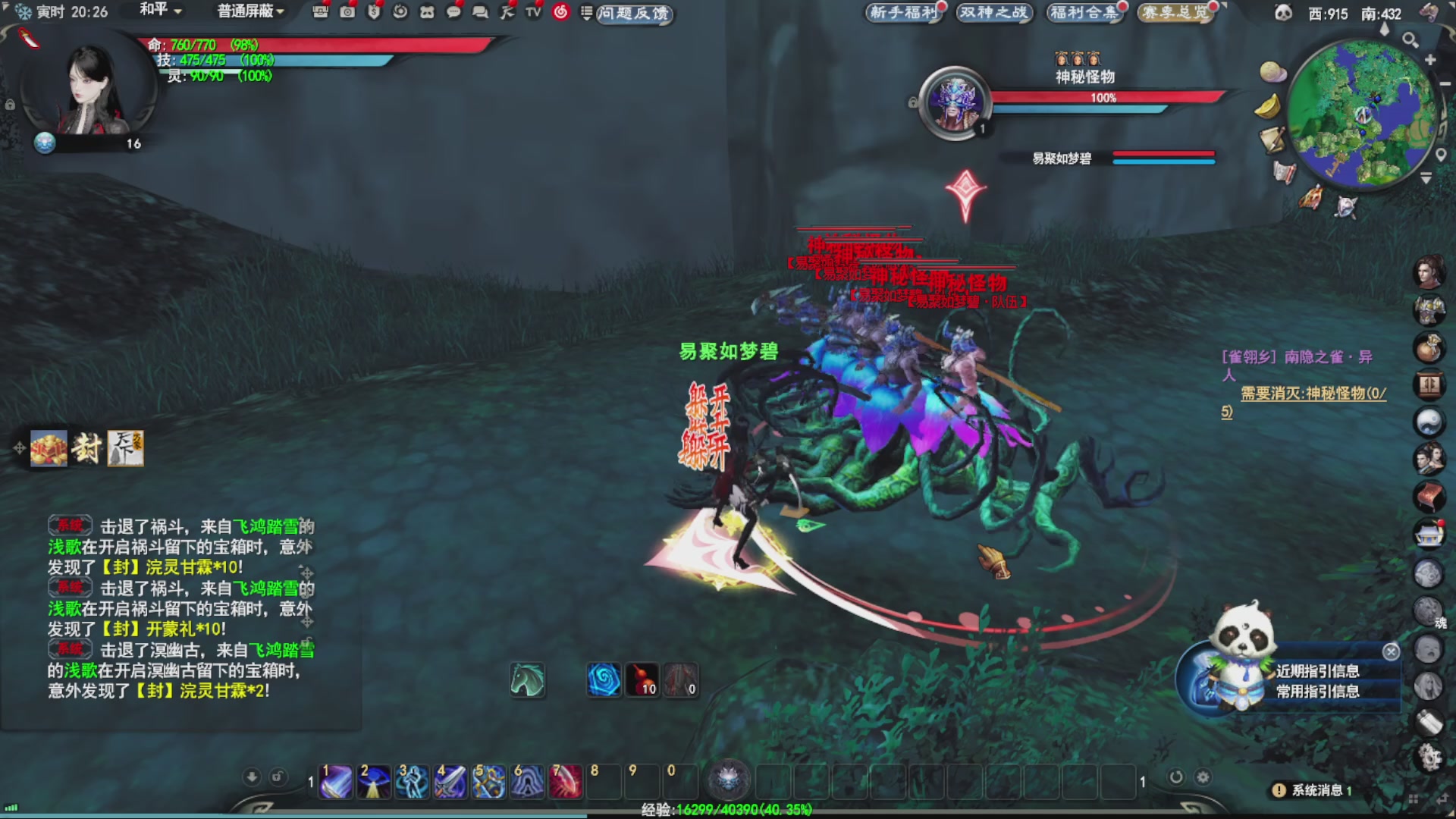
Task: Take a screenshot with the camera icon
Action: (x=347, y=12)
